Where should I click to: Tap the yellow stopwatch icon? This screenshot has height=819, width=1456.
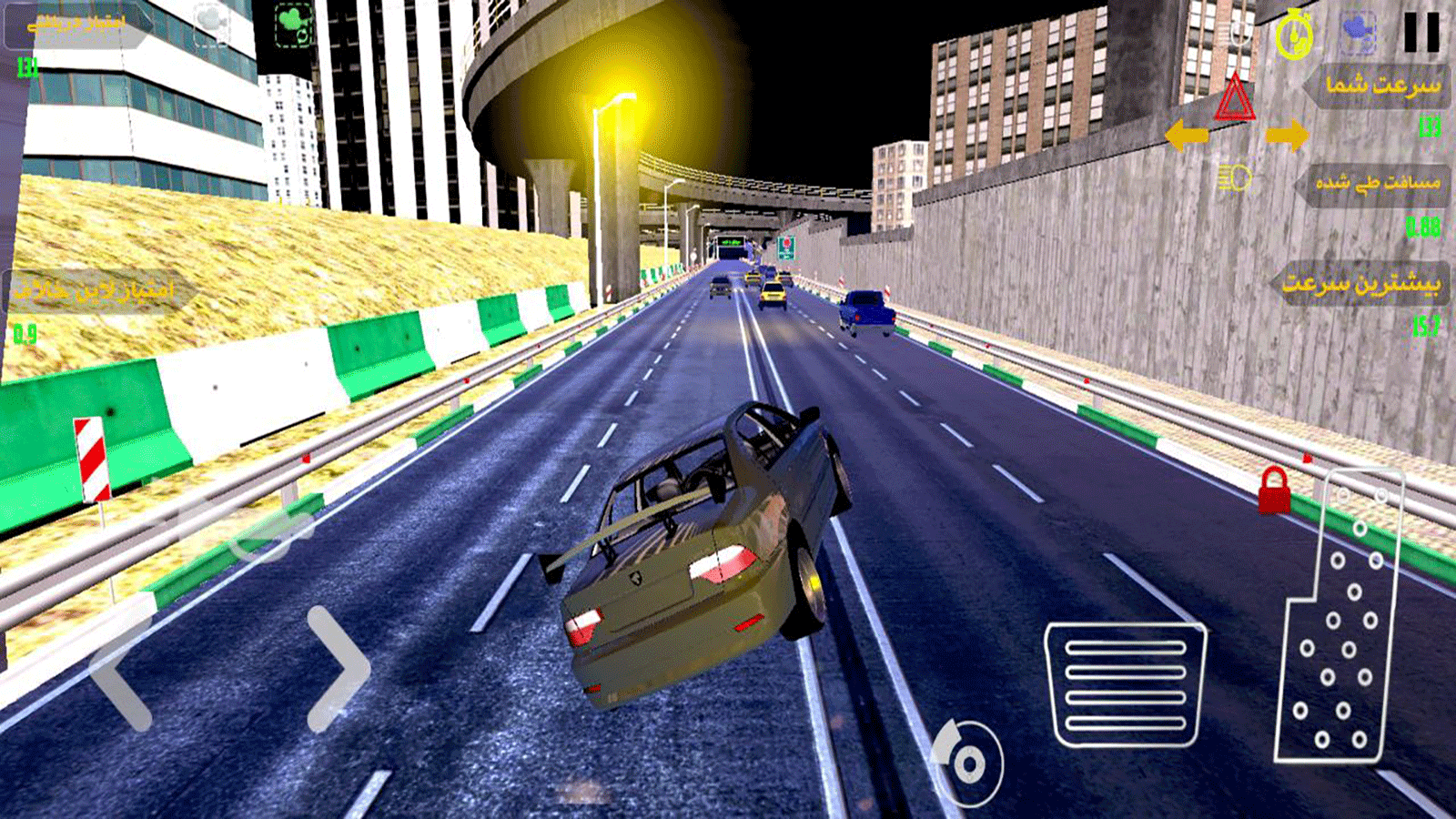pos(1293,35)
